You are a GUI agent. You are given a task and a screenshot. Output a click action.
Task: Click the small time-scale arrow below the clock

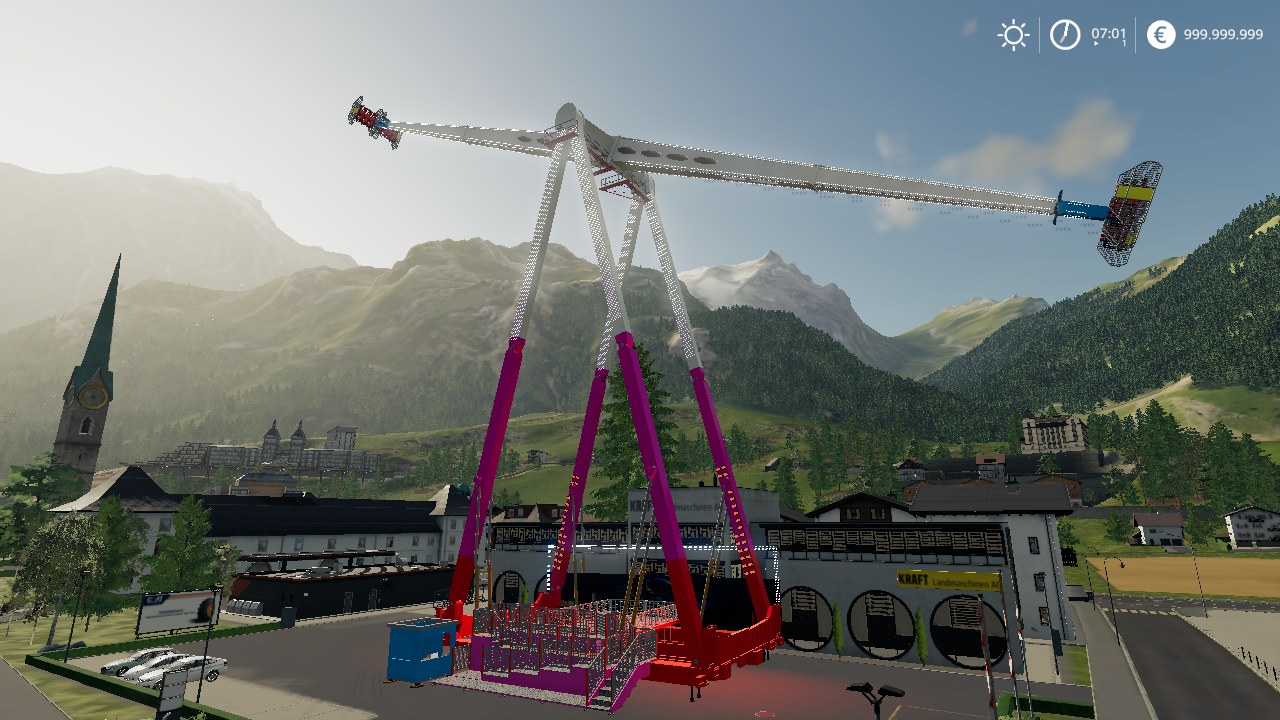[x=1096, y=44]
